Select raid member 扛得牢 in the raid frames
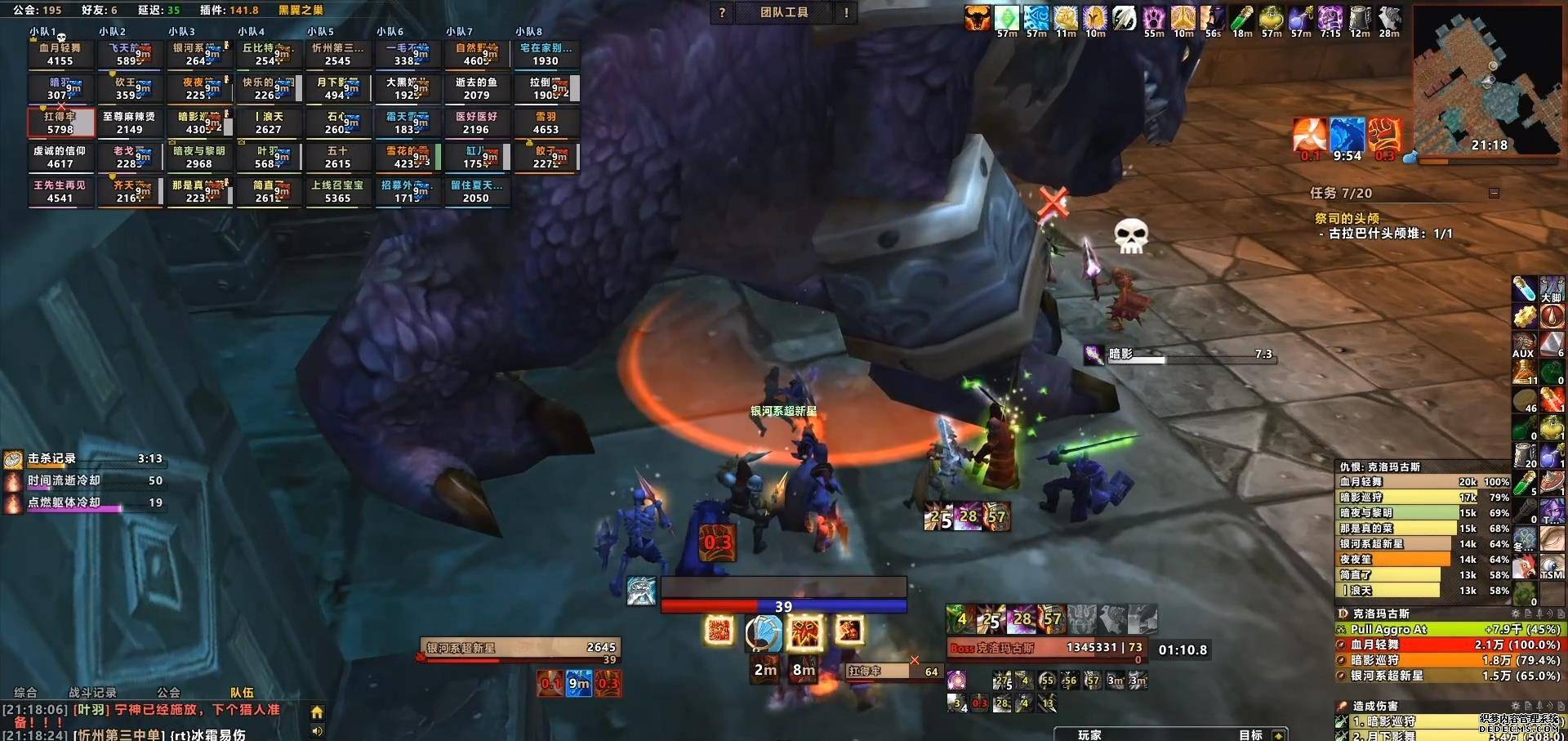Viewport: 1568px width, 741px height. pos(60,123)
